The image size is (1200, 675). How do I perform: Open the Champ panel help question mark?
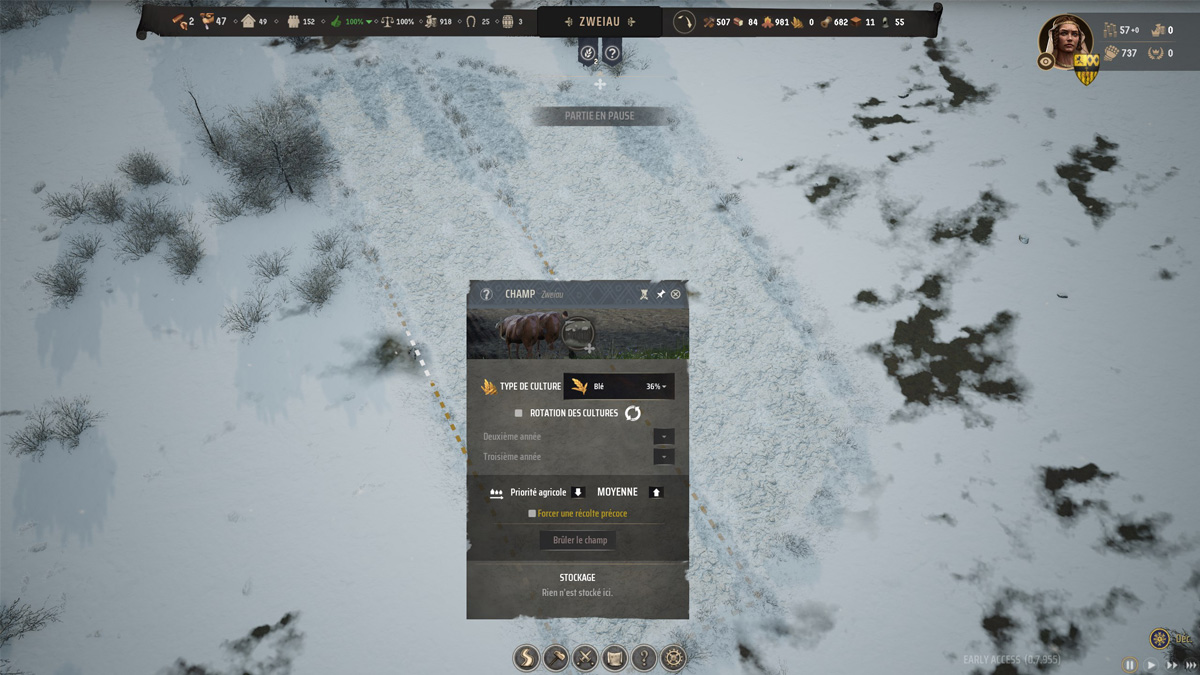(x=486, y=294)
